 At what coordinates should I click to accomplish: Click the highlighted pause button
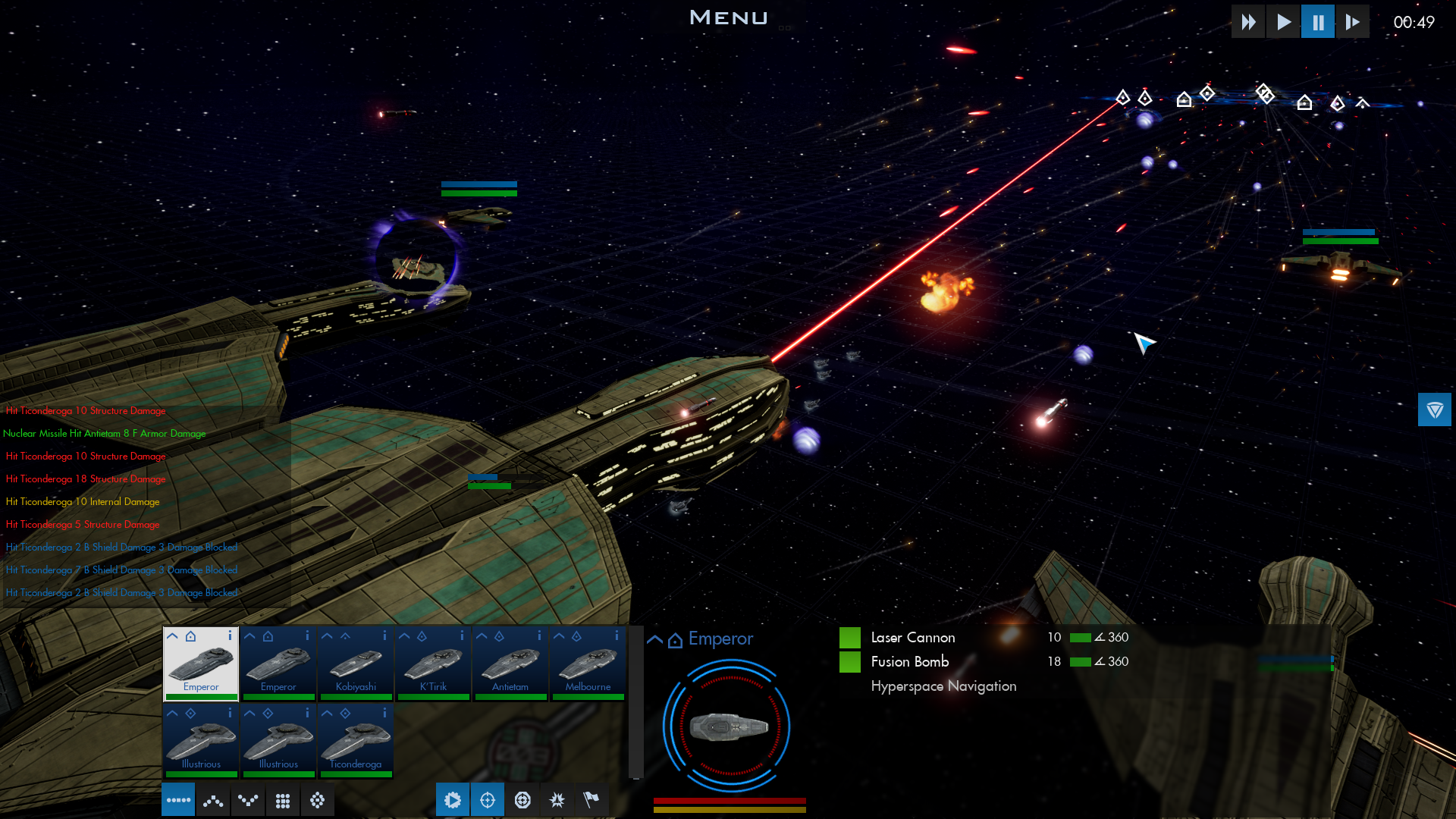[1318, 22]
